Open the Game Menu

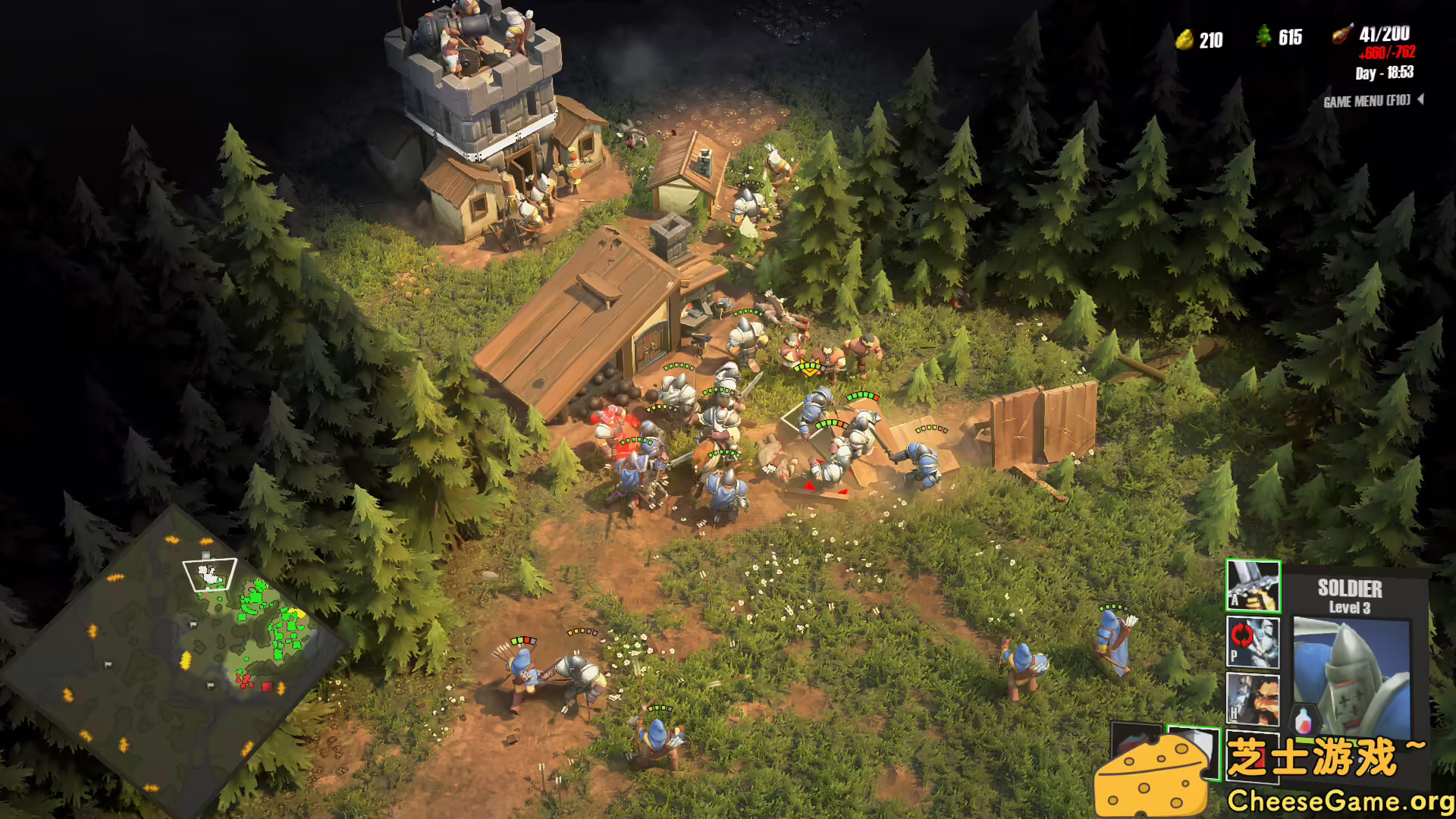(1367, 101)
